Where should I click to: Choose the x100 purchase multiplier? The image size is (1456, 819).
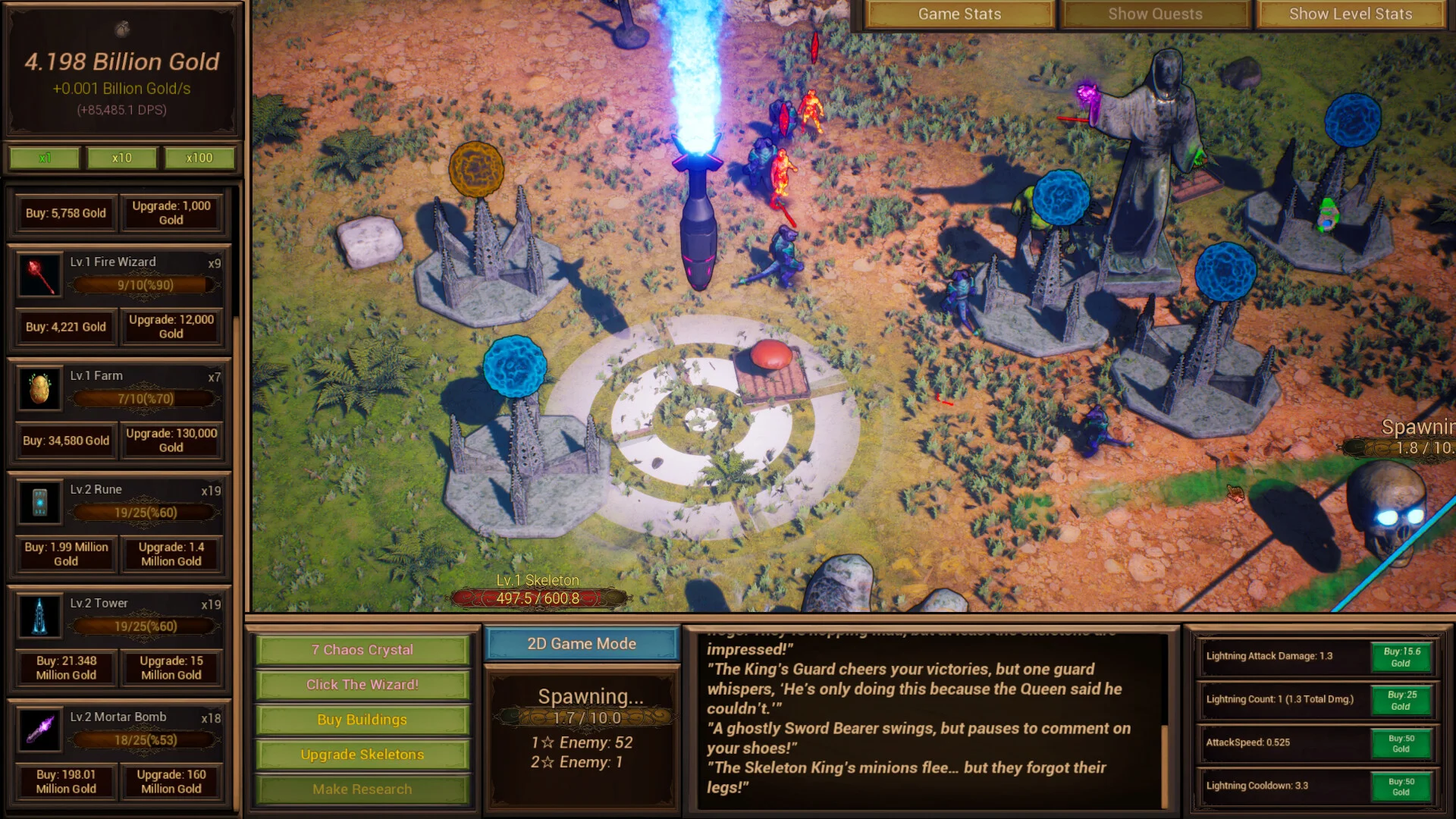point(199,158)
